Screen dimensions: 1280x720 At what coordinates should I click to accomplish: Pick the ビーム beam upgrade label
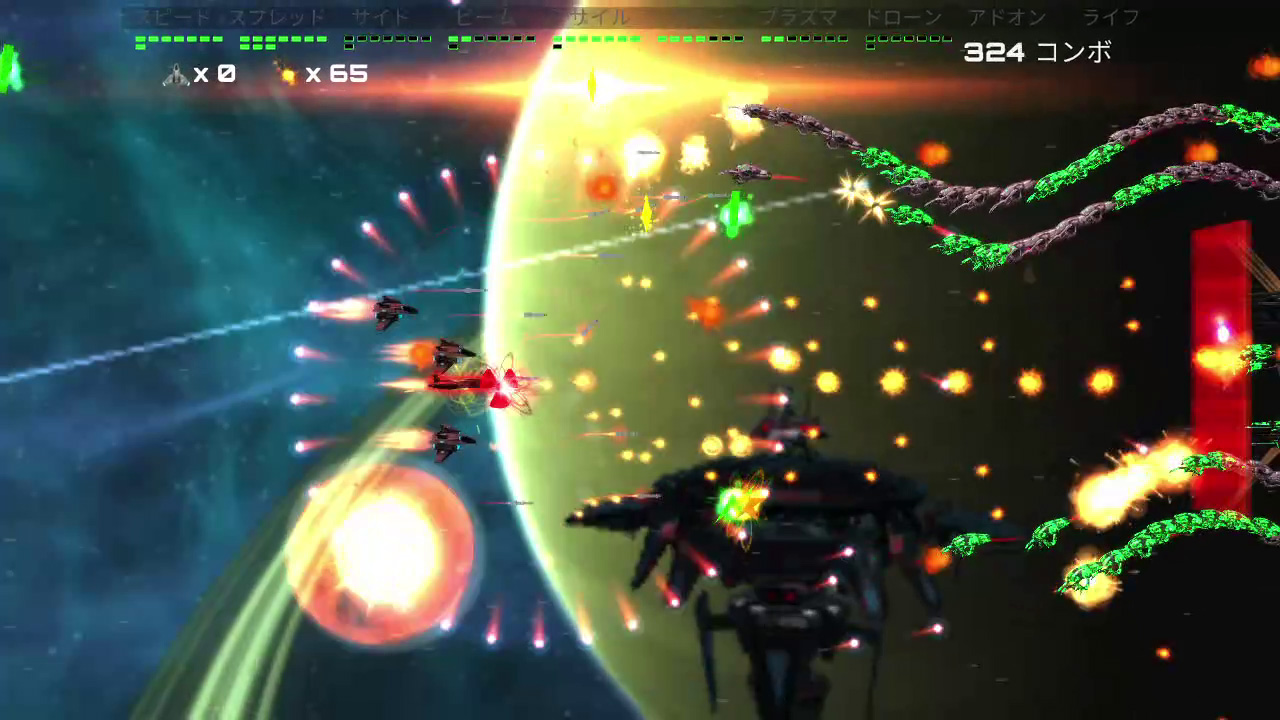(485, 18)
